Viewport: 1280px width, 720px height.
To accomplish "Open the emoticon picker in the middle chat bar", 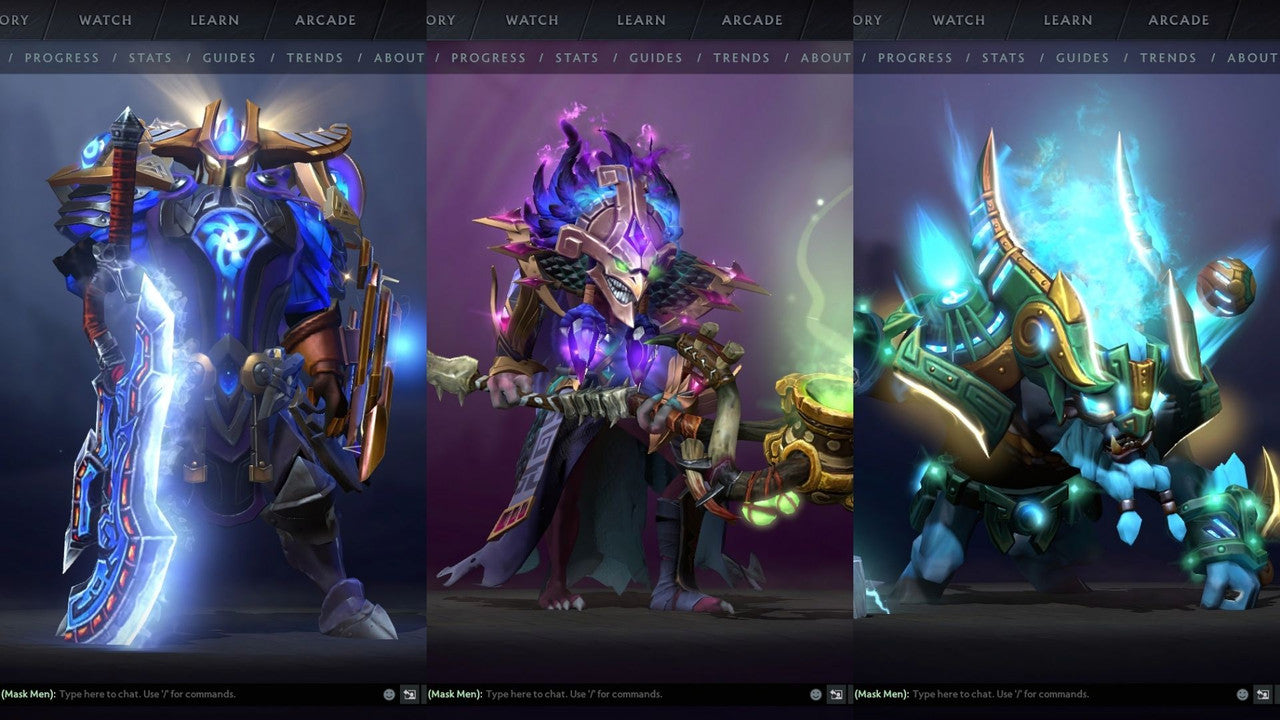I will (815, 693).
